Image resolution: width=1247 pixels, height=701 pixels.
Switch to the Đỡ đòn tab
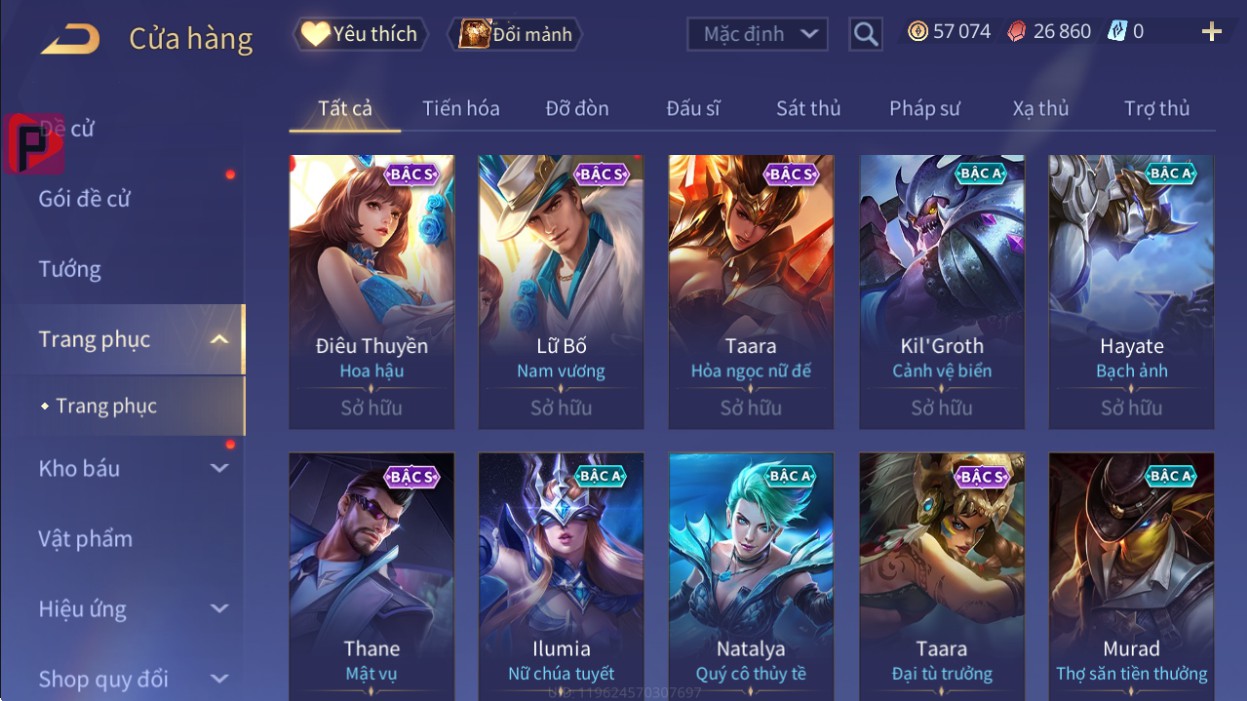coord(577,108)
